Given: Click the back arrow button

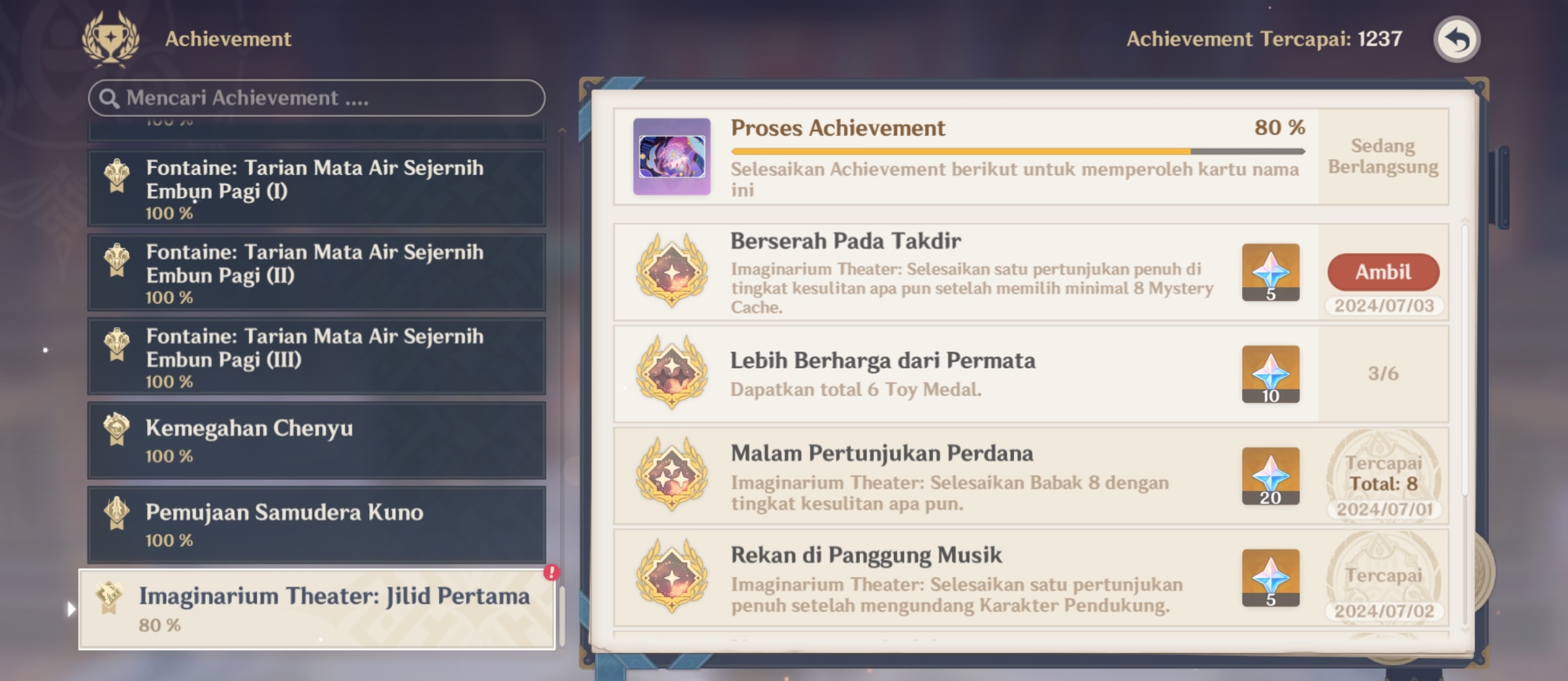Looking at the screenshot, I should [x=1458, y=39].
